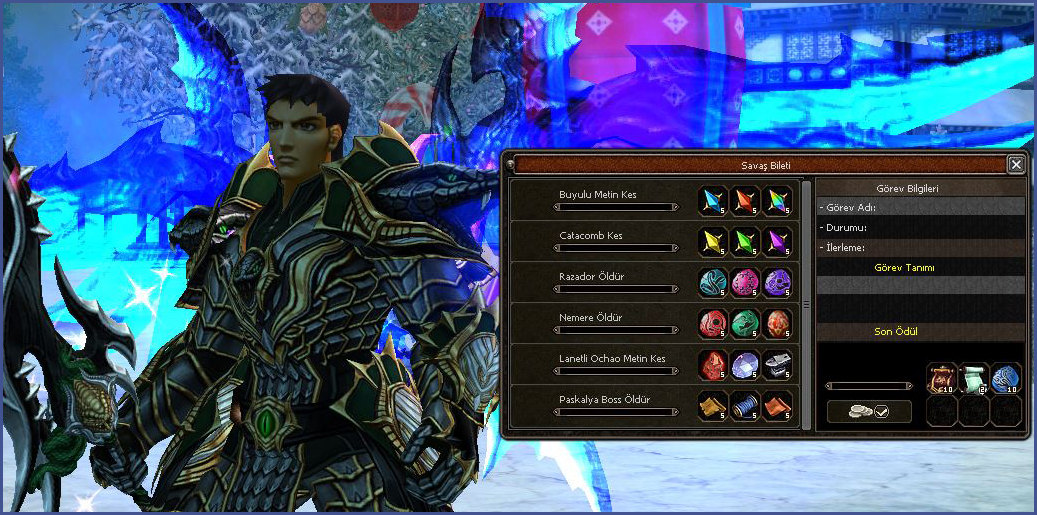Select the red pouch final reward
This screenshot has width=1037, height=515.
point(942,378)
